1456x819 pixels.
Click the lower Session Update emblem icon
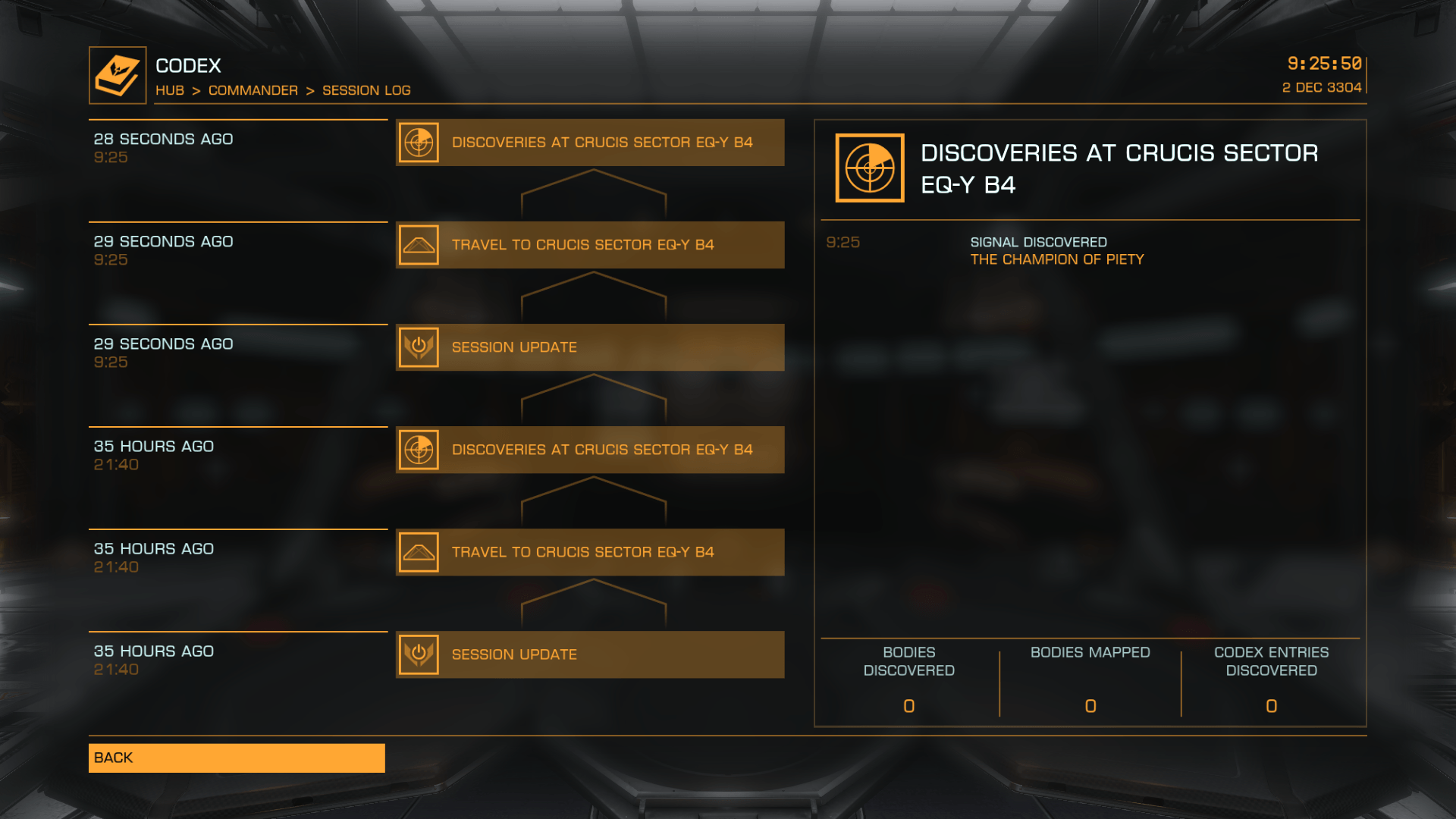coord(418,654)
